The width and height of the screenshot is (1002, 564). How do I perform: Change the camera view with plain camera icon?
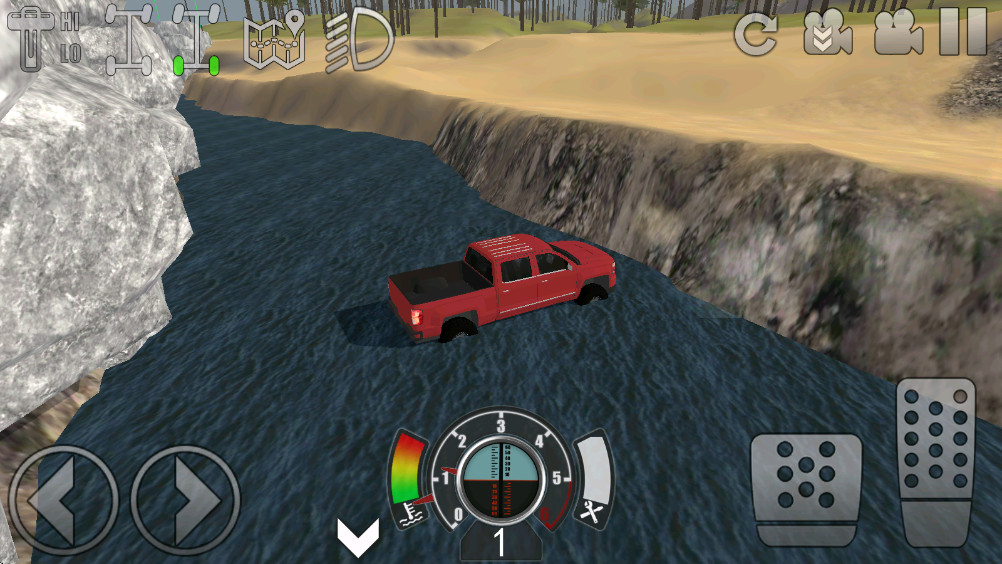click(x=897, y=35)
